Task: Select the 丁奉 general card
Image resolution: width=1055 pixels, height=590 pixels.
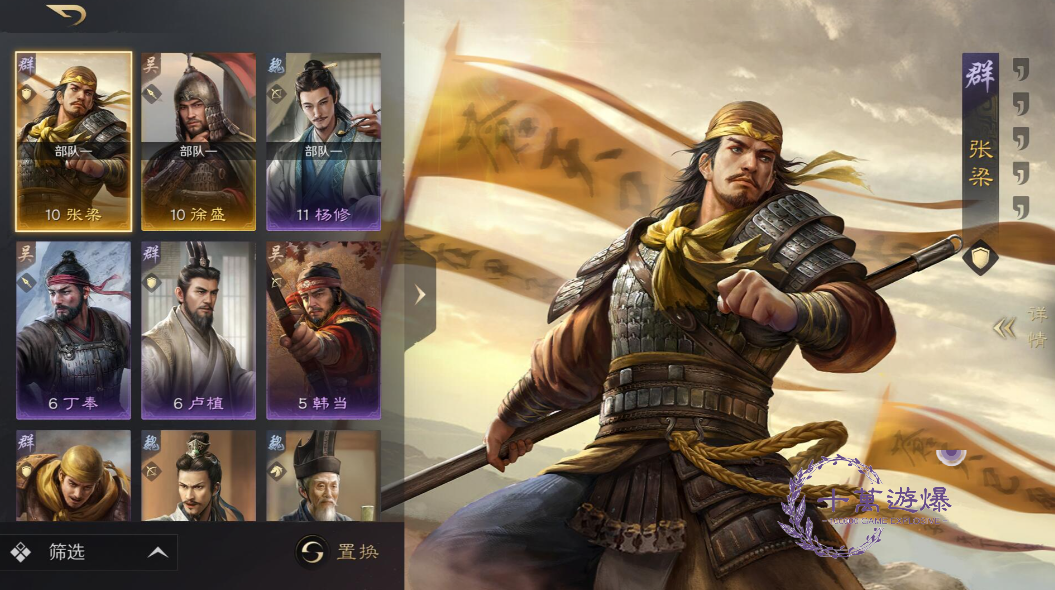Action: click(73, 329)
